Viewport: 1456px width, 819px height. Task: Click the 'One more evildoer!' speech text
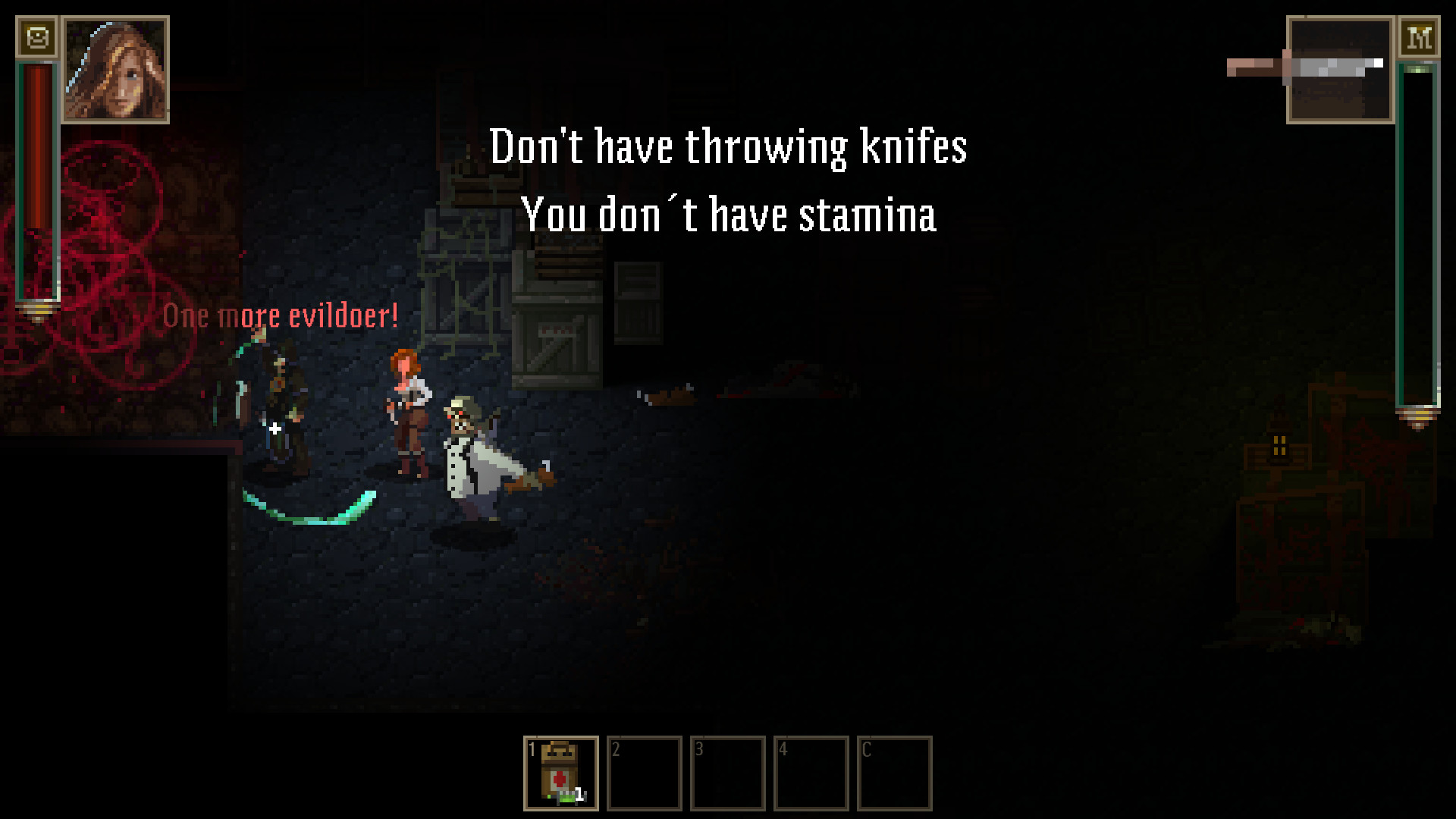pyautogui.click(x=280, y=315)
